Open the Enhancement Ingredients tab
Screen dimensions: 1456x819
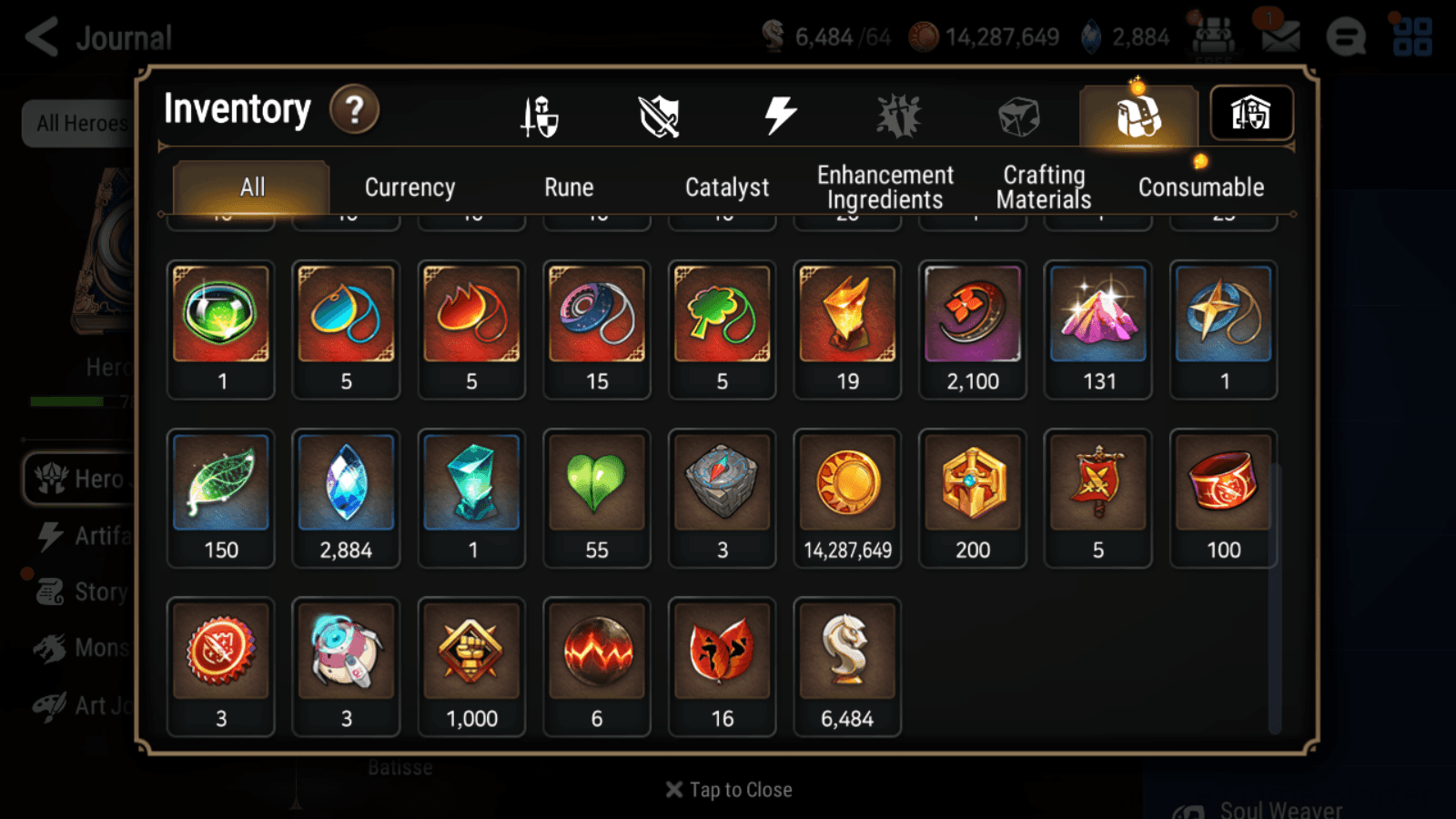click(x=885, y=187)
